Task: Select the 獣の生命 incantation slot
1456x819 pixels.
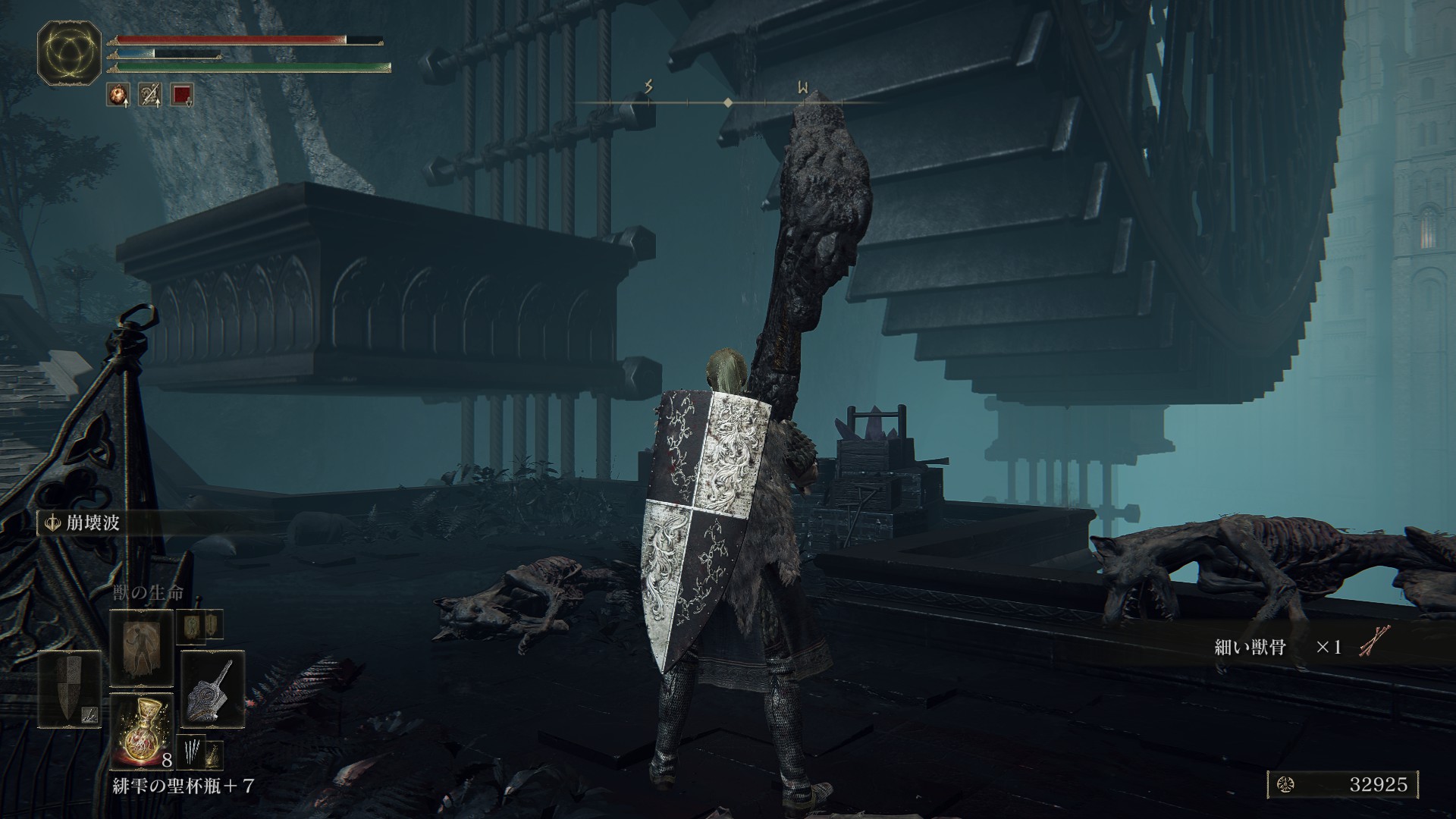Action: pos(142,647)
